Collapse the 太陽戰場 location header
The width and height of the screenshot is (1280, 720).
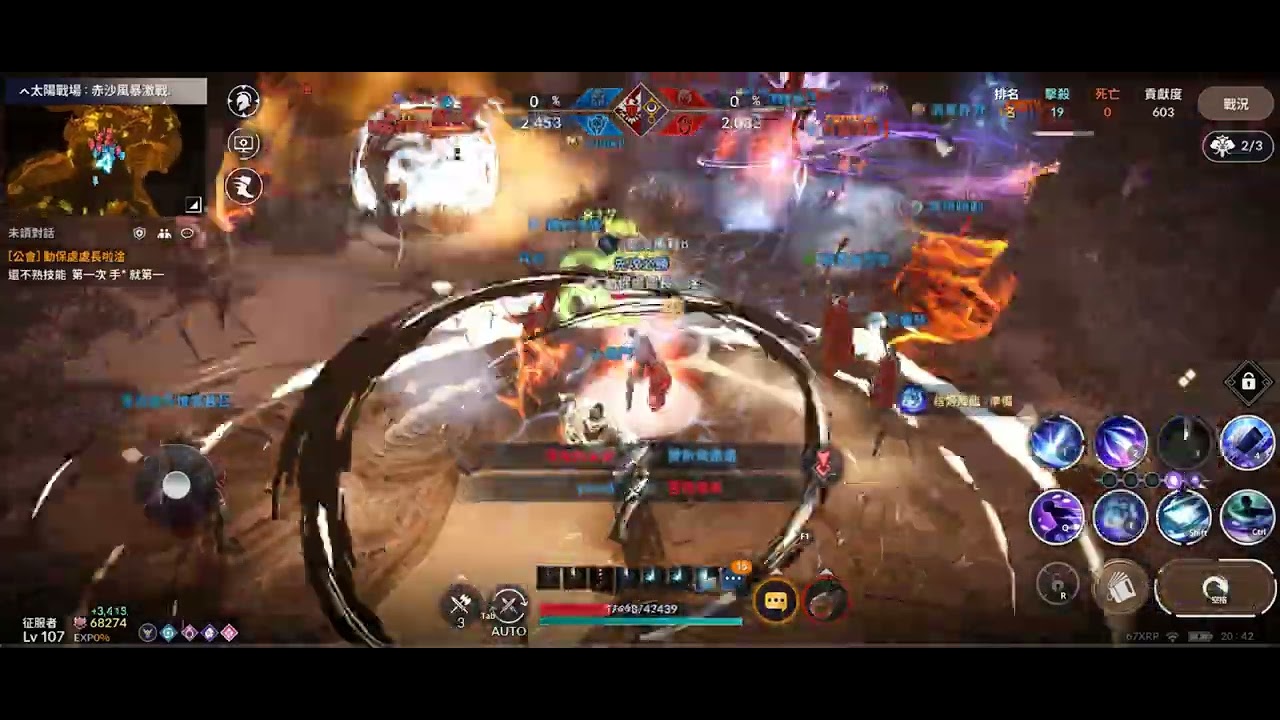[x=24, y=91]
